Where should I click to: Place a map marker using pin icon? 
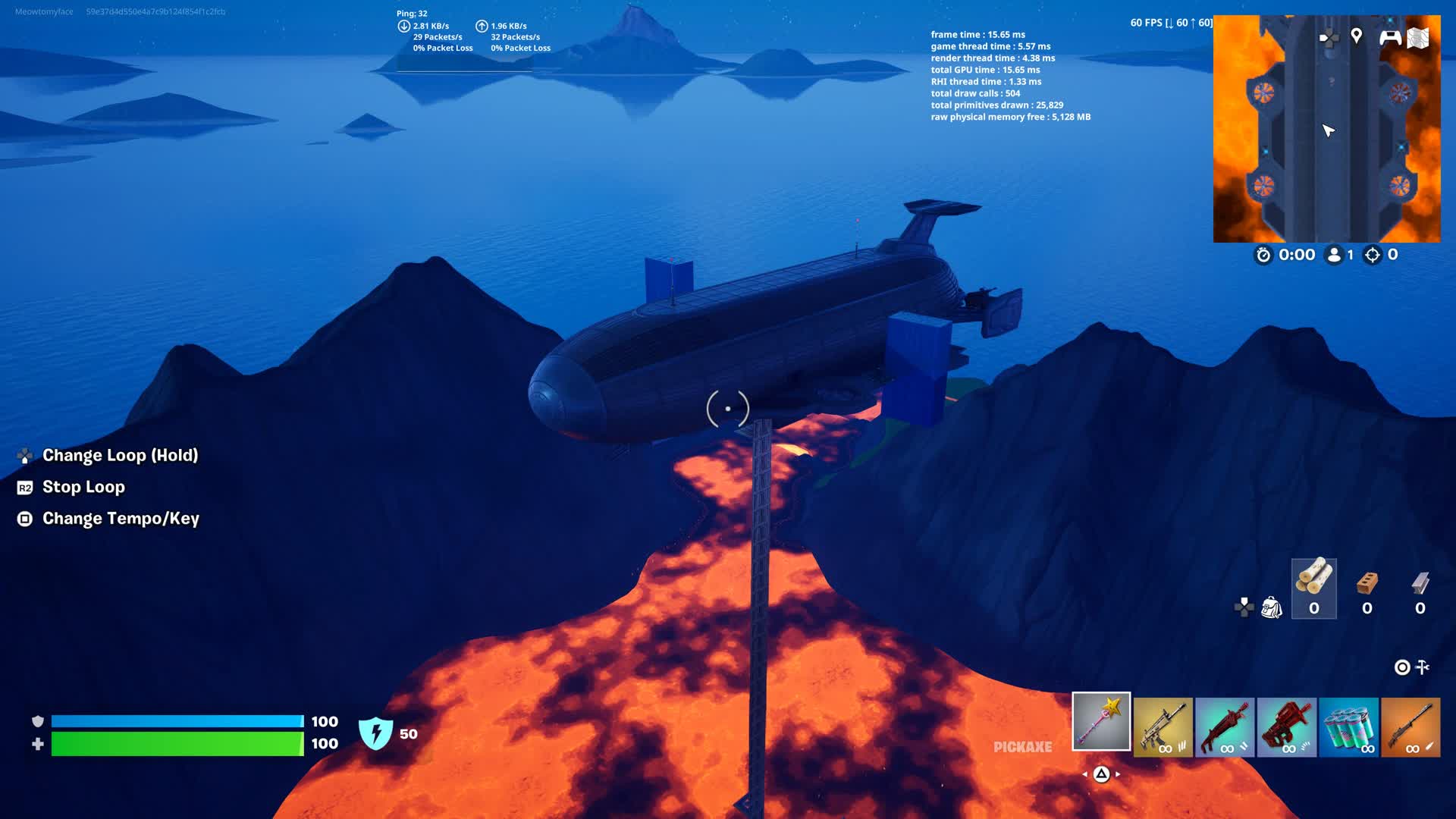(x=1357, y=36)
